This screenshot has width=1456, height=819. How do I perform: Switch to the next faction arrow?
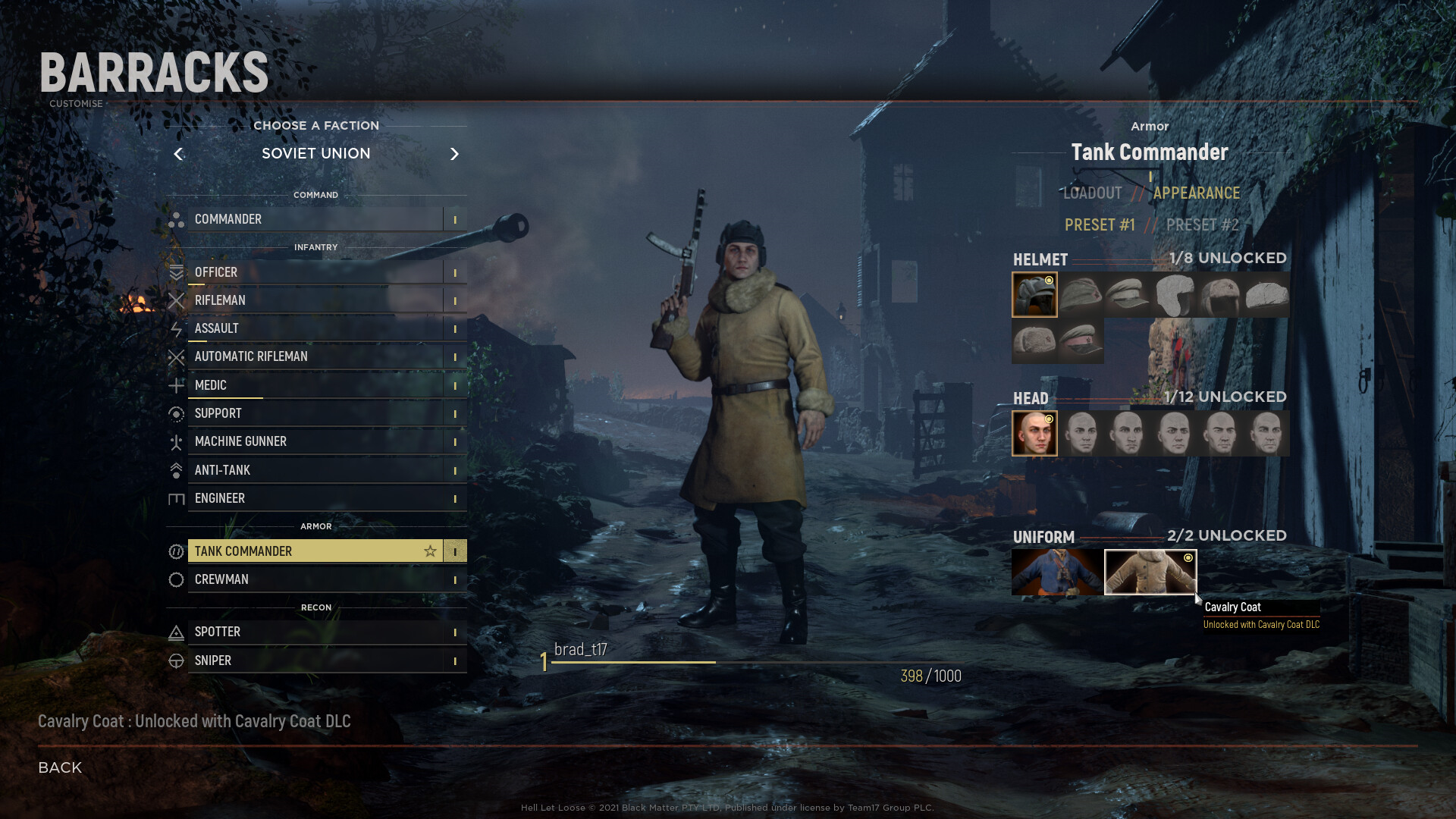pos(454,154)
